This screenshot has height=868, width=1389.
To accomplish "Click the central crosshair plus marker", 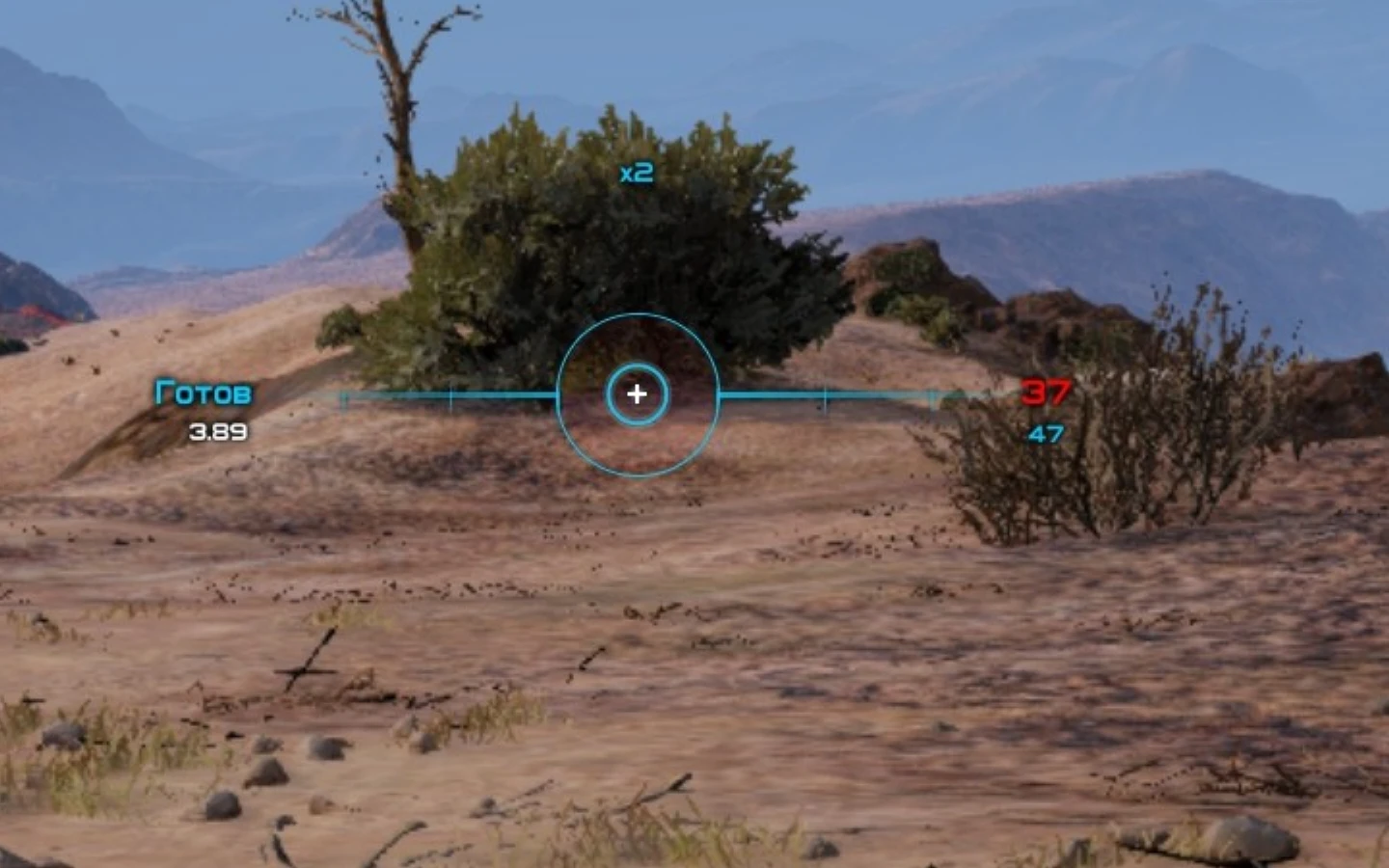I will [x=637, y=393].
